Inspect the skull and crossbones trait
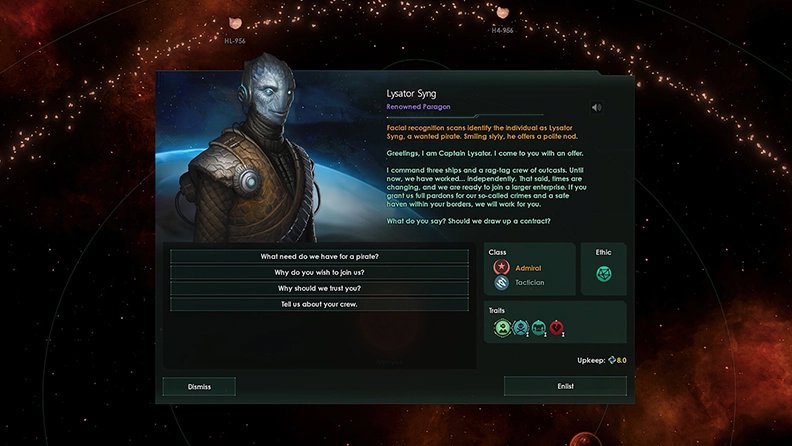 [520, 327]
